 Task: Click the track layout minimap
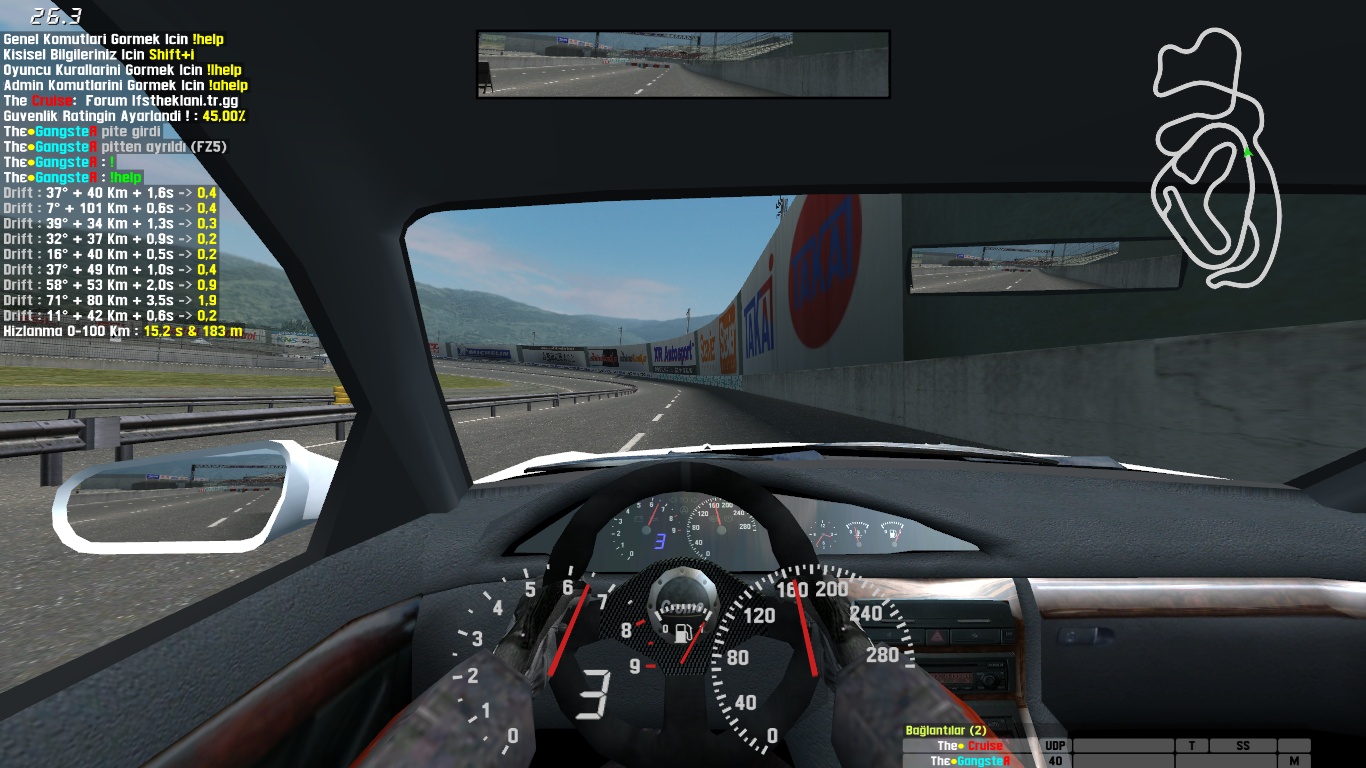tap(1216, 160)
